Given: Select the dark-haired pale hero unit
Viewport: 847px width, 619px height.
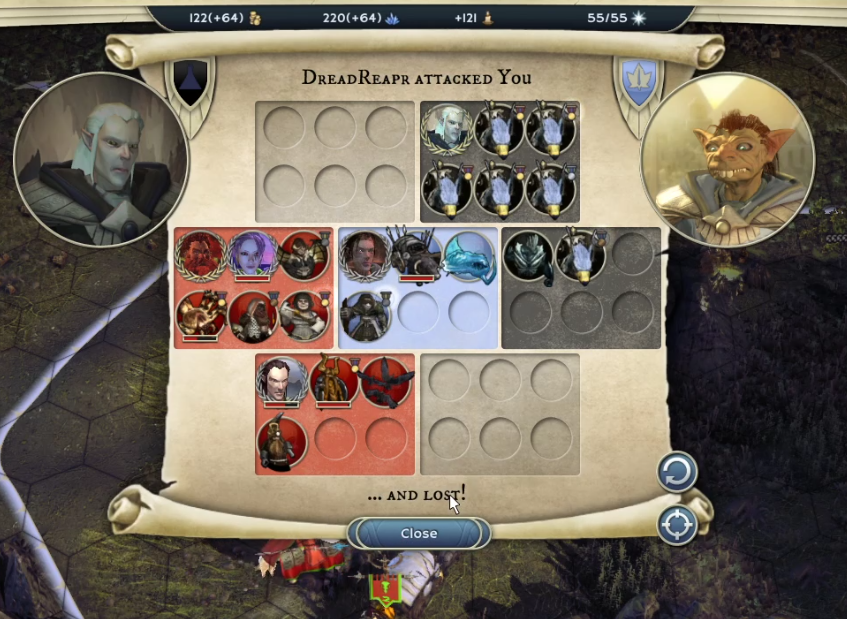Looking at the screenshot, I should click(x=282, y=382).
